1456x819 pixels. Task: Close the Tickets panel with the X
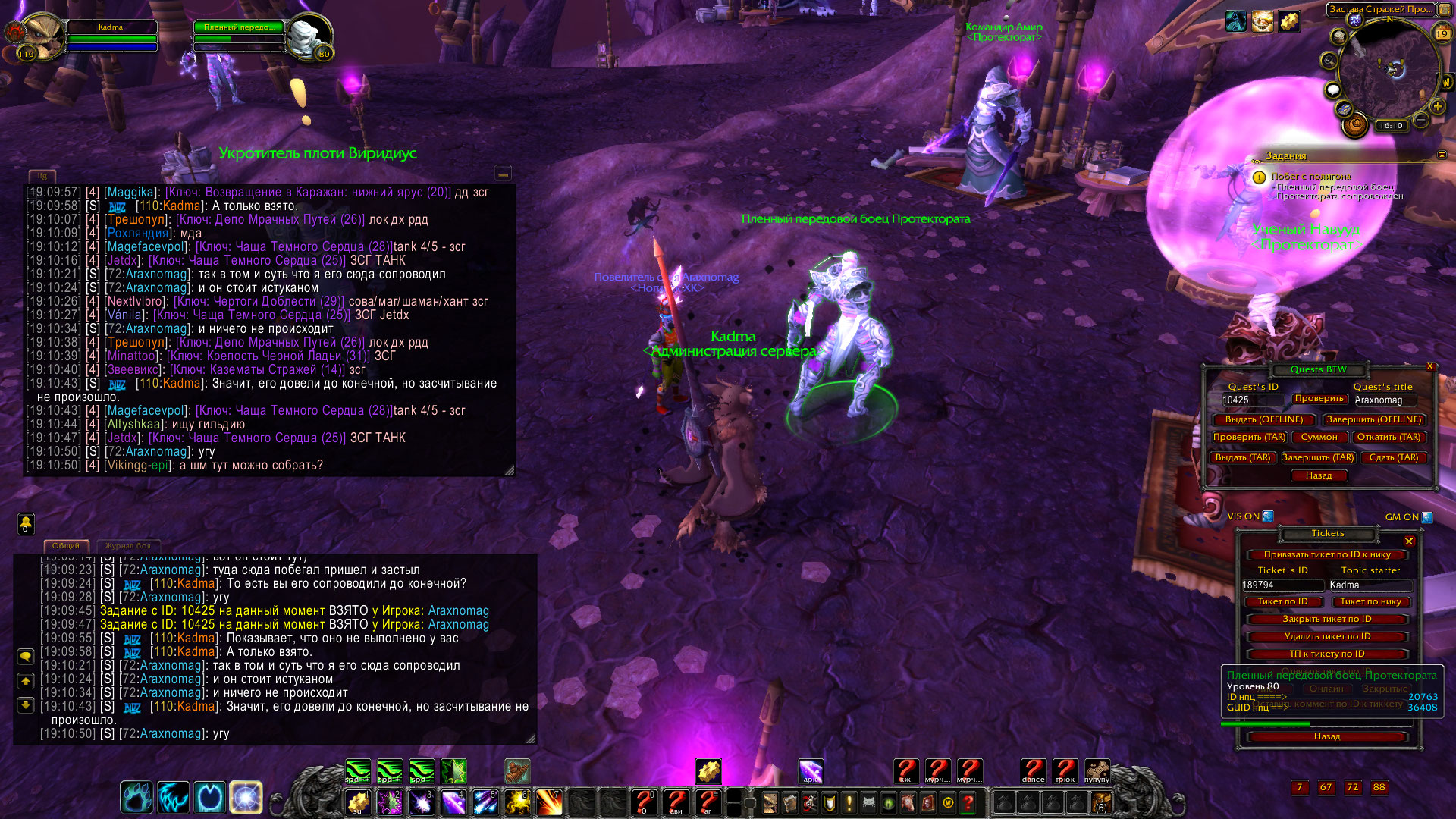pos(1409,541)
